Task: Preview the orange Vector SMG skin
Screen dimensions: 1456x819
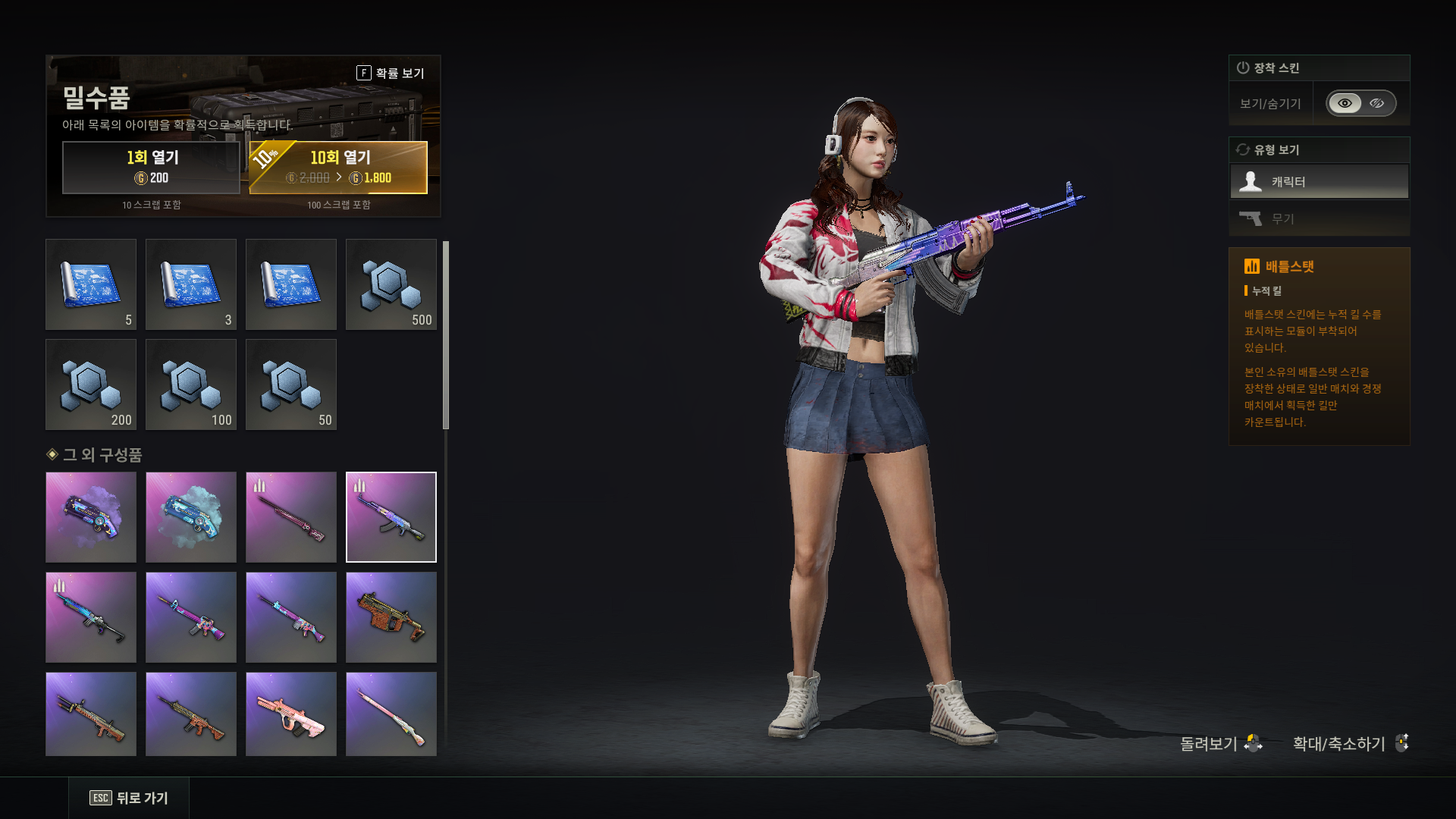Action: tap(391, 617)
